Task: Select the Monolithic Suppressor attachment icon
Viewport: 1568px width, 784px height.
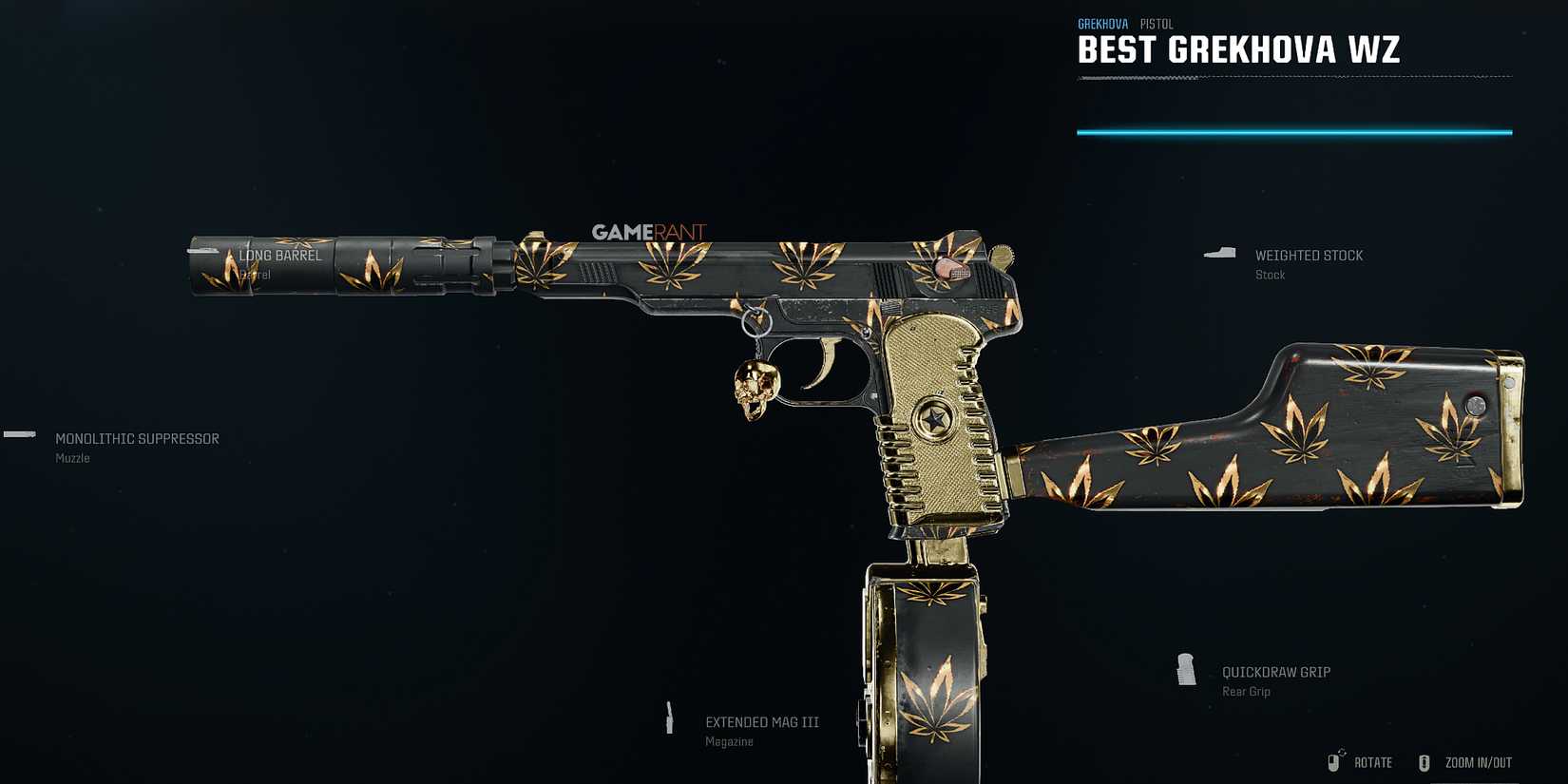Action: tap(18, 435)
